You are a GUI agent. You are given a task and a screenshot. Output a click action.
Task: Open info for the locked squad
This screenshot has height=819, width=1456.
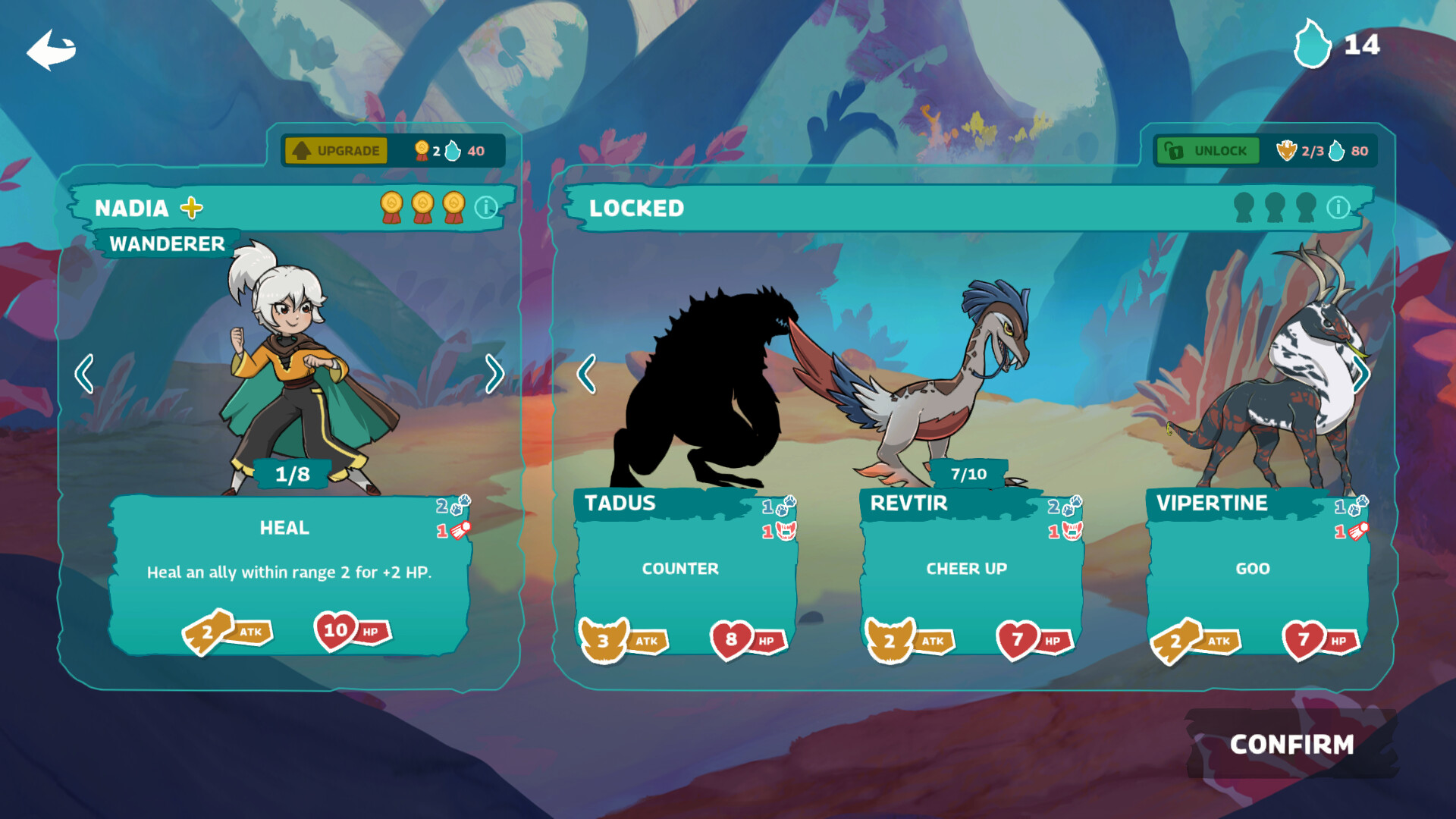pyautogui.click(x=1338, y=207)
